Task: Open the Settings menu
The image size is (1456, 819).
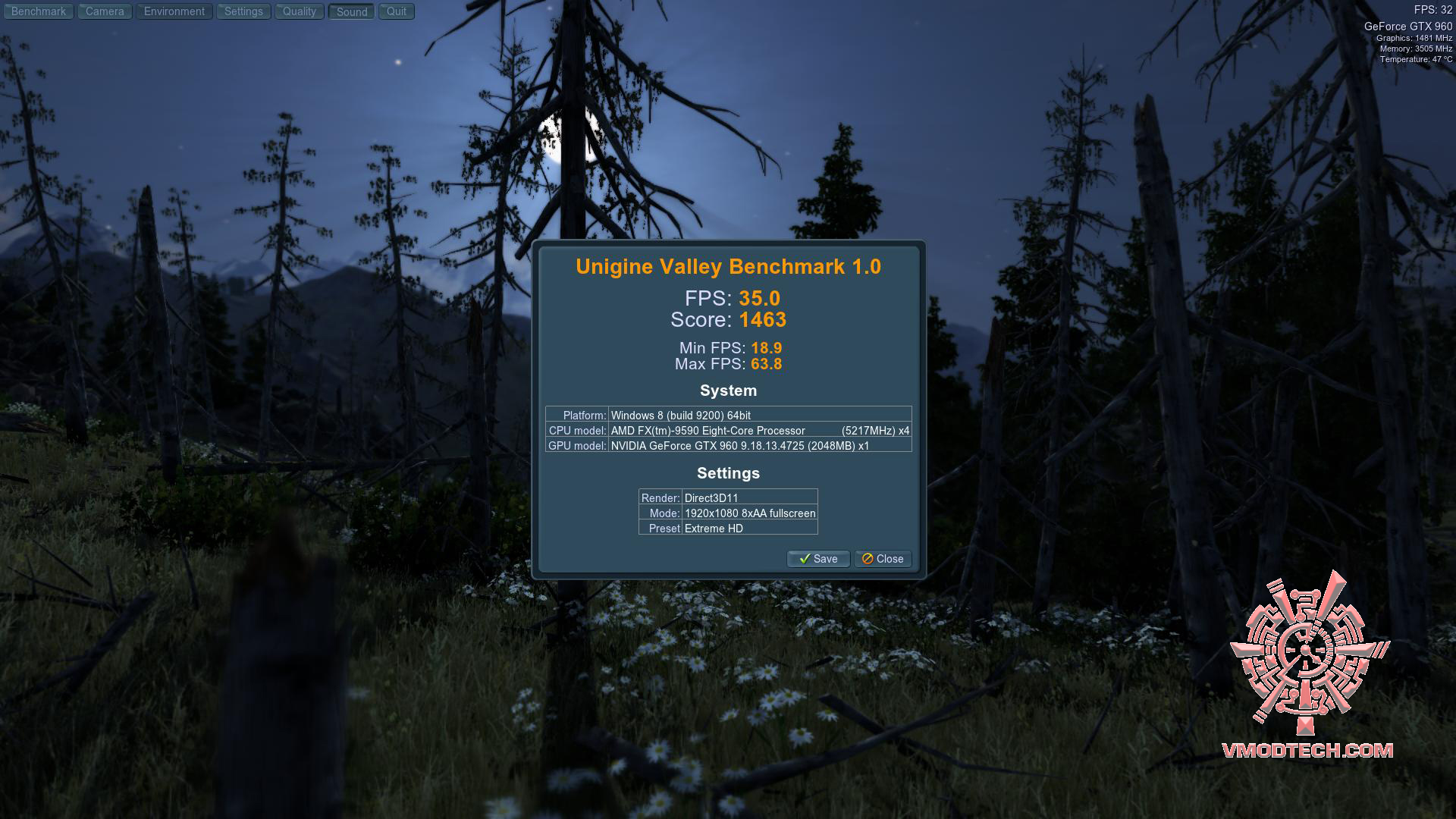Action: pyautogui.click(x=243, y=11)
